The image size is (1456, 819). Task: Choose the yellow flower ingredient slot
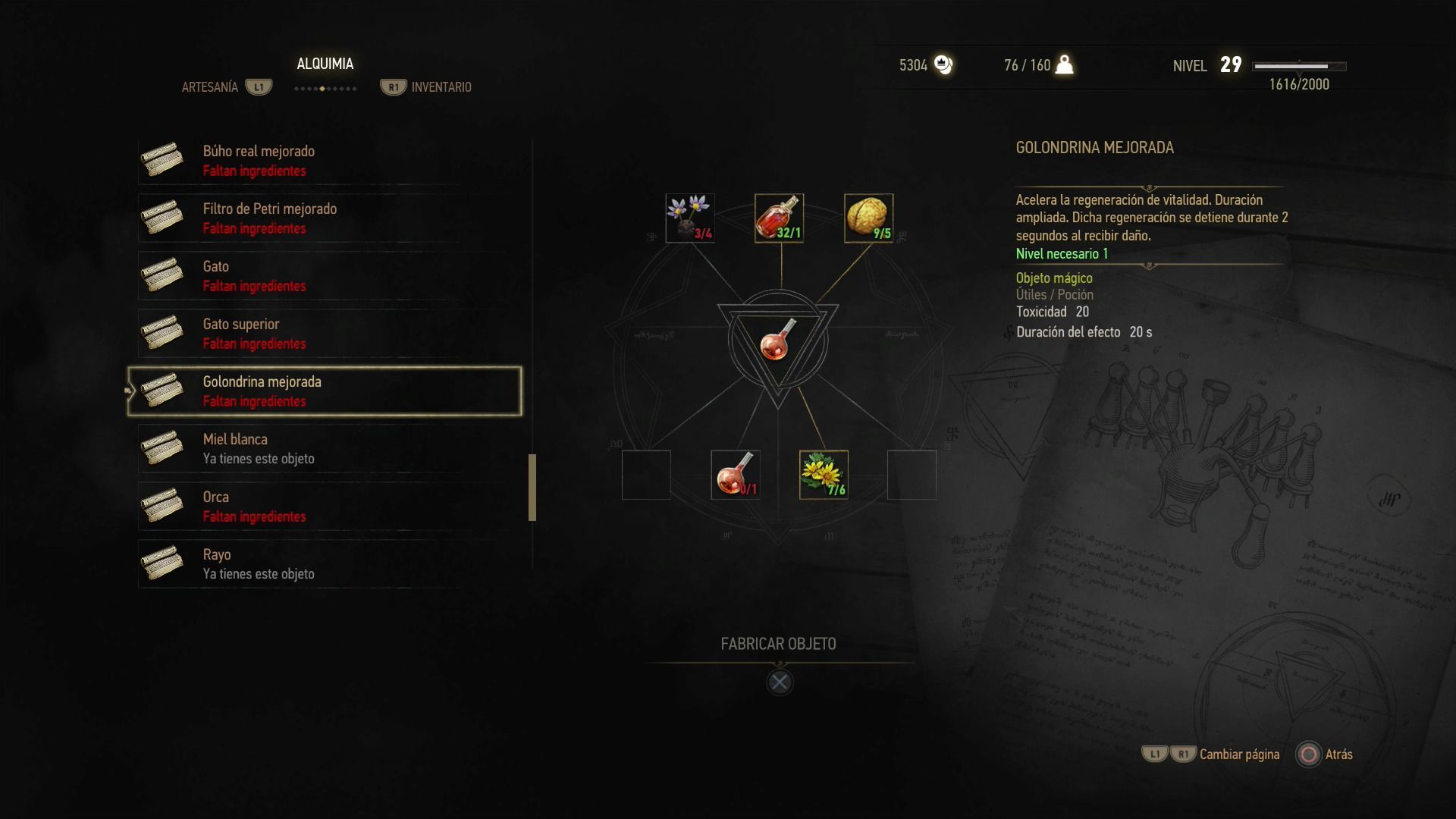tap(824, 475)
